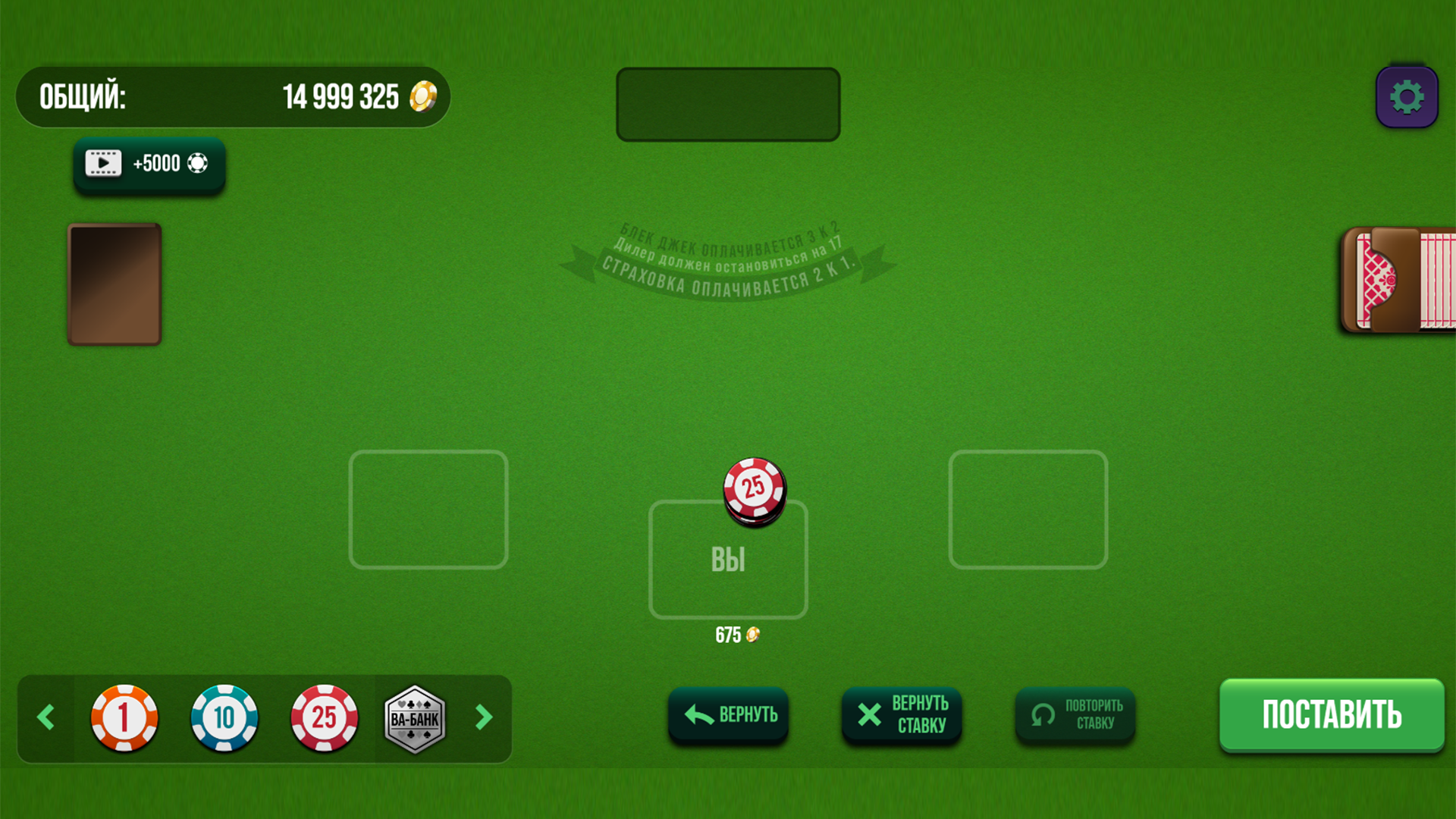Watch an ad to get +5000 chips
Viewport: 1456px width, 819px height.
tap(149, 163)
